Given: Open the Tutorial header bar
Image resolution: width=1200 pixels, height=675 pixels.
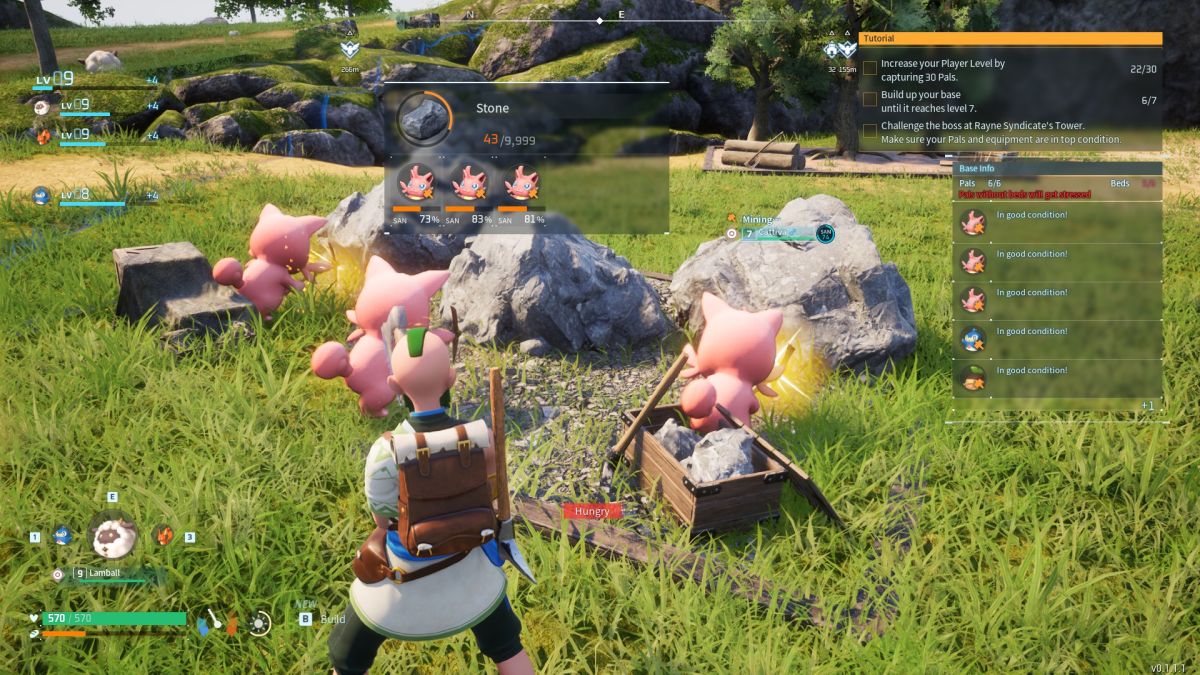Looking at the screenshot, I should (x=1010, y=38).
